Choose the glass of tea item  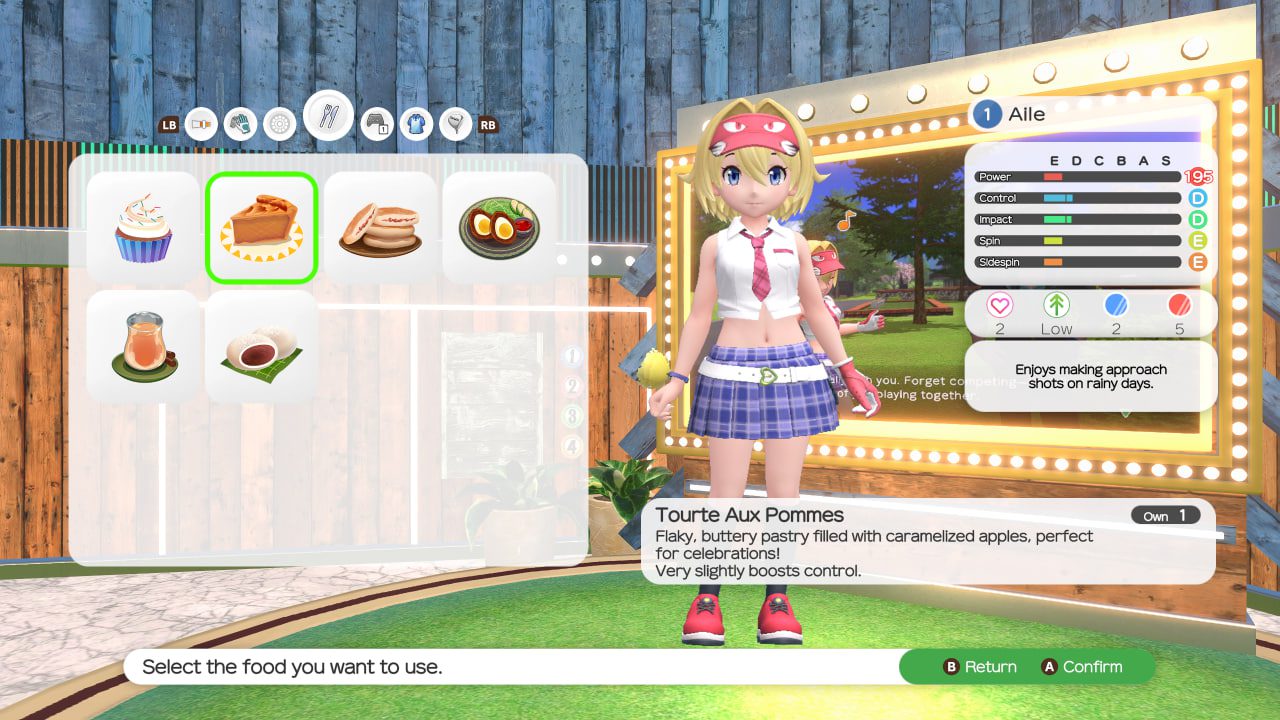143,347
